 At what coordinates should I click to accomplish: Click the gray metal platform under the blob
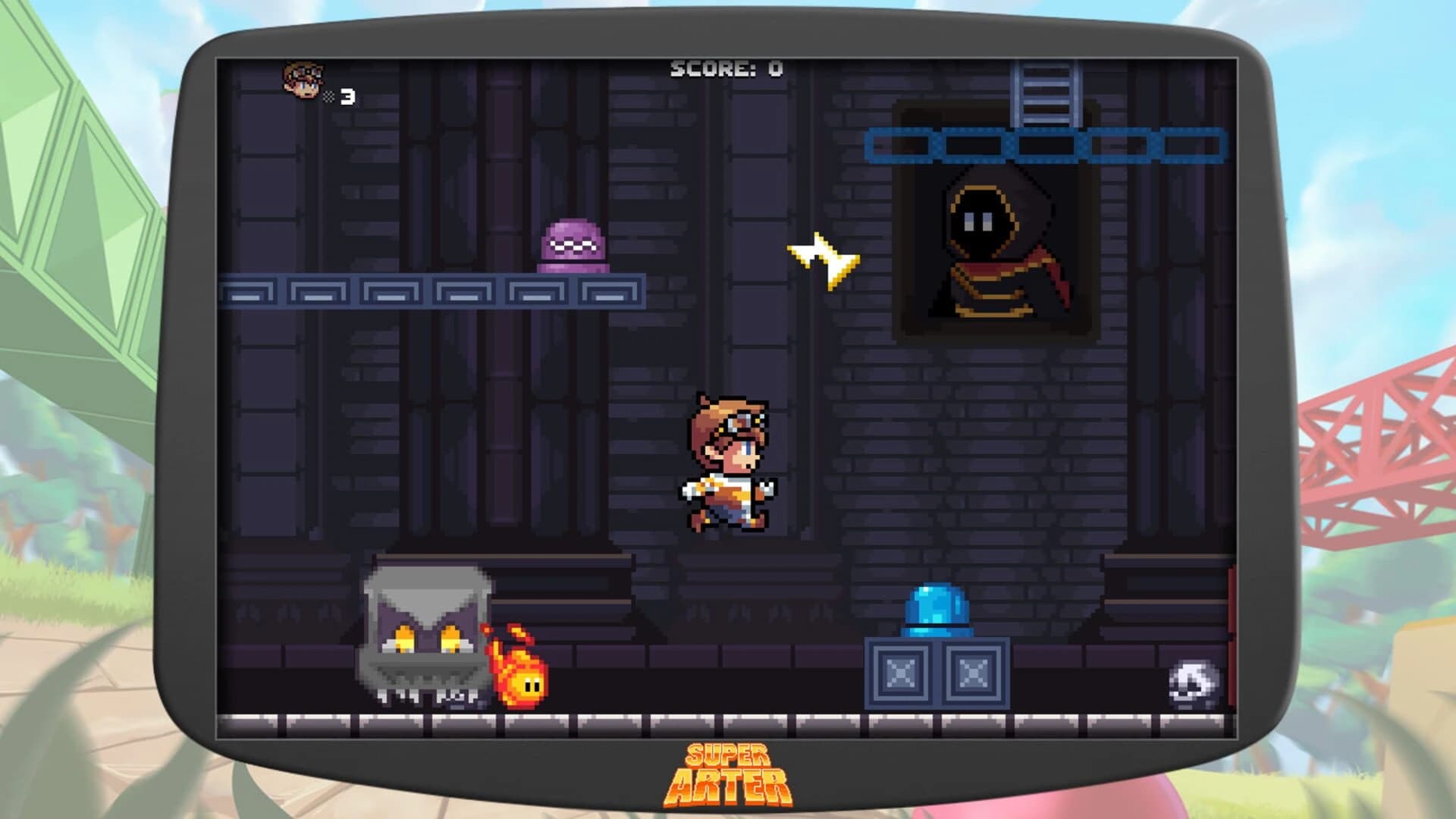(432, 288)
